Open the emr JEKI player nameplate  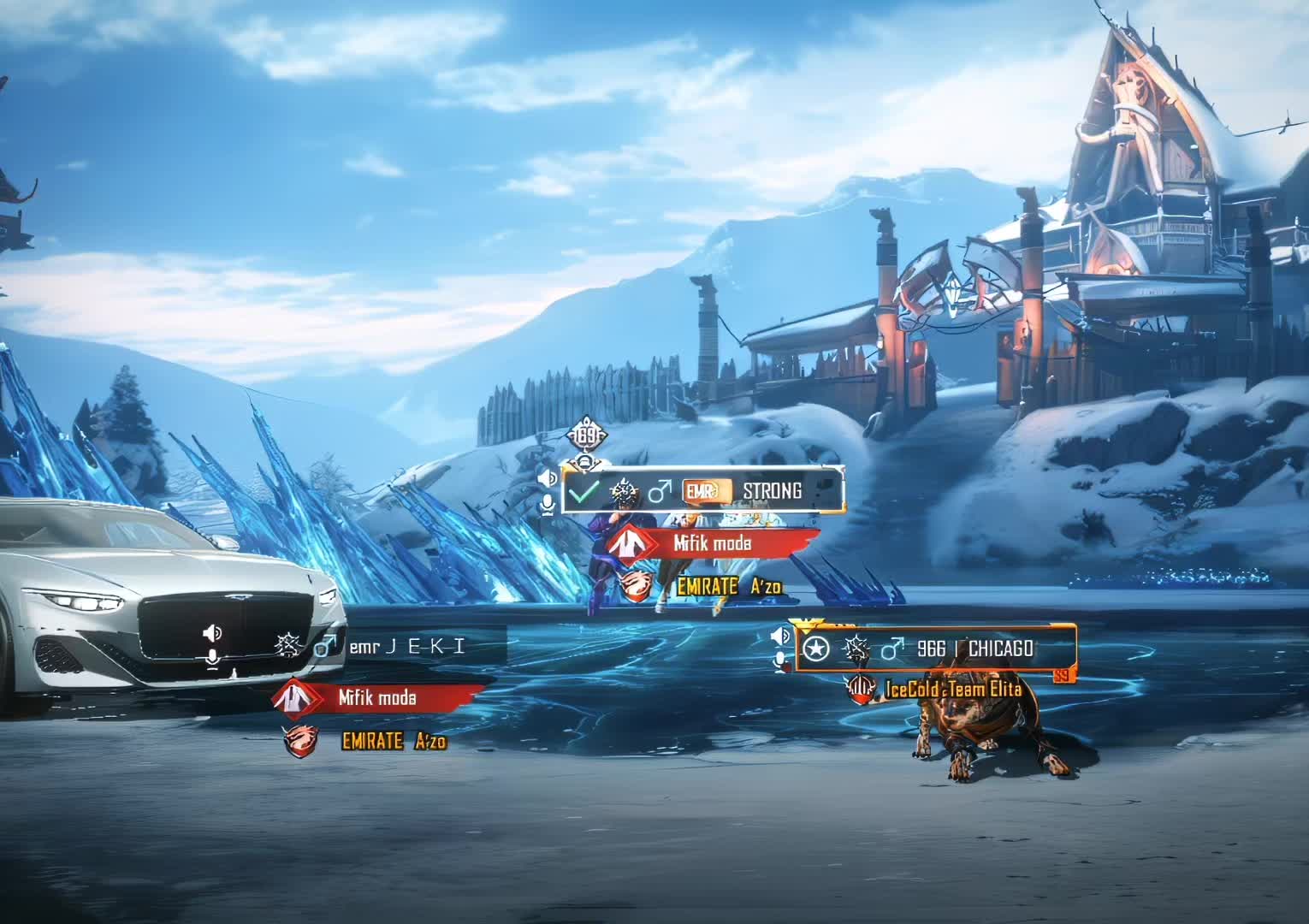(x=394, y=647)
